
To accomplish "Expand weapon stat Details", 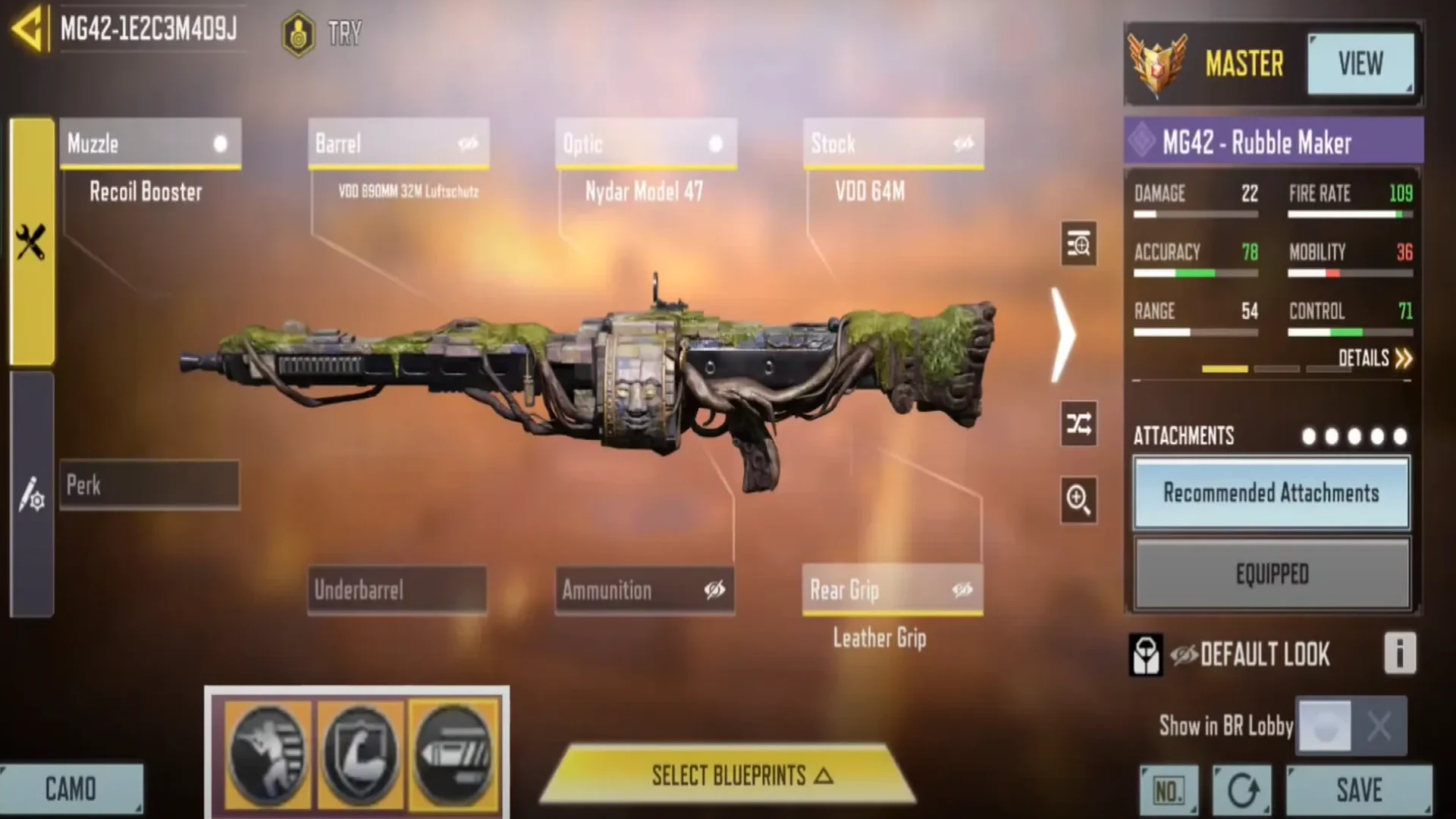I will click(x=1374, y=358).
